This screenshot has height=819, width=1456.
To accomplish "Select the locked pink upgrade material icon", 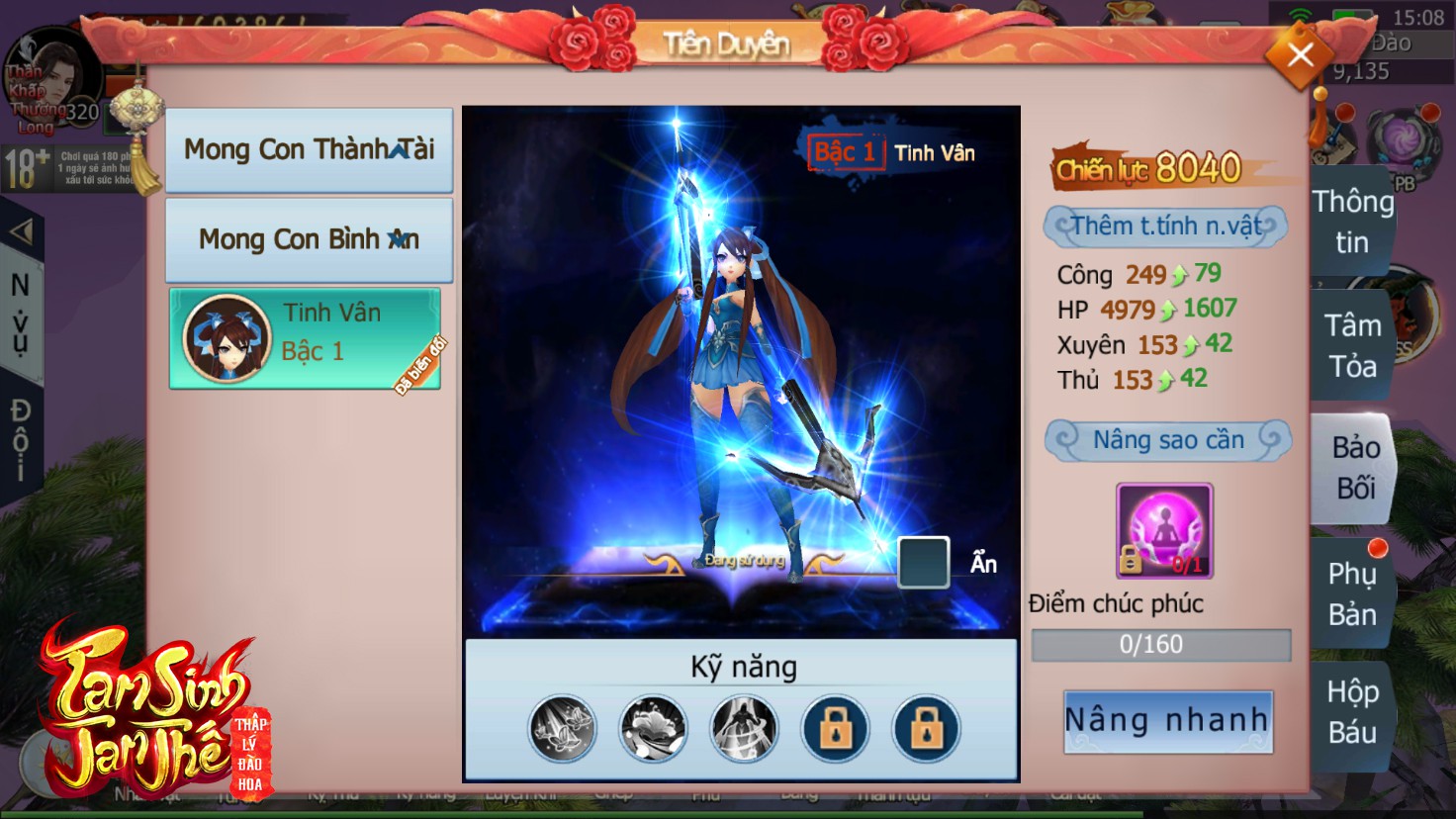I will 1164,530.
